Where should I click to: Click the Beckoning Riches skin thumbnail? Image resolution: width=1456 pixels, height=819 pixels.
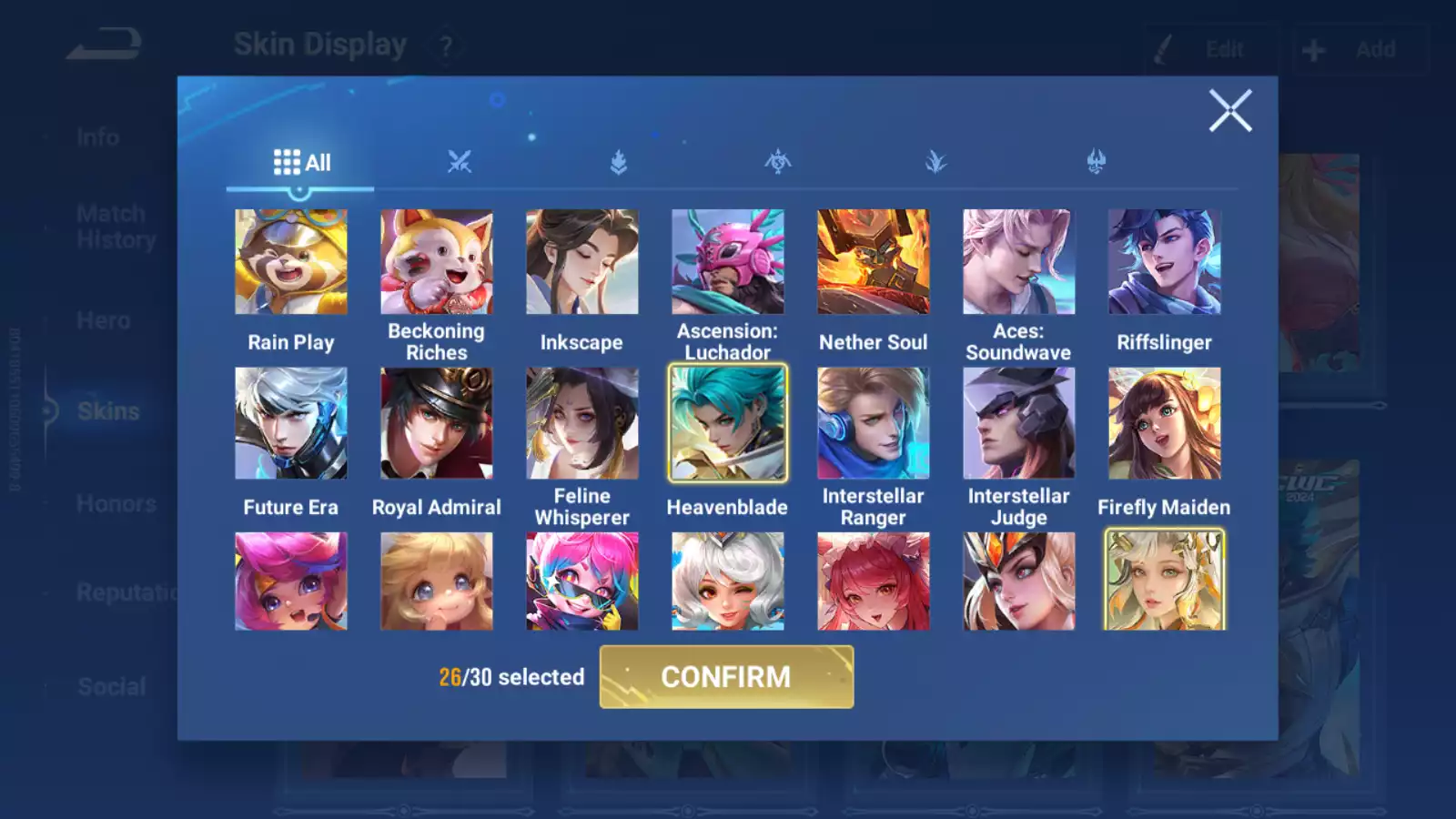(x=437, y=261)
